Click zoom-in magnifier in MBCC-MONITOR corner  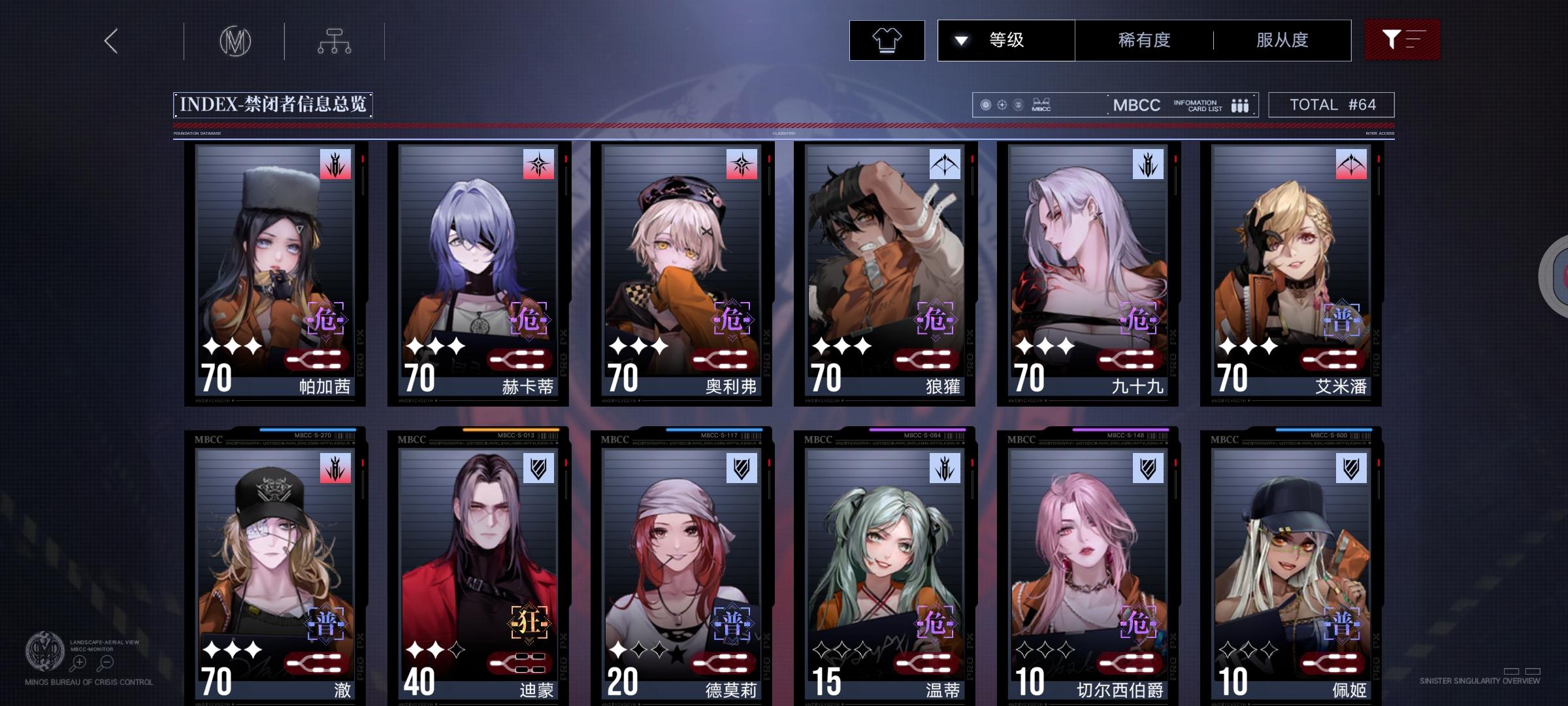pos(78,662)
